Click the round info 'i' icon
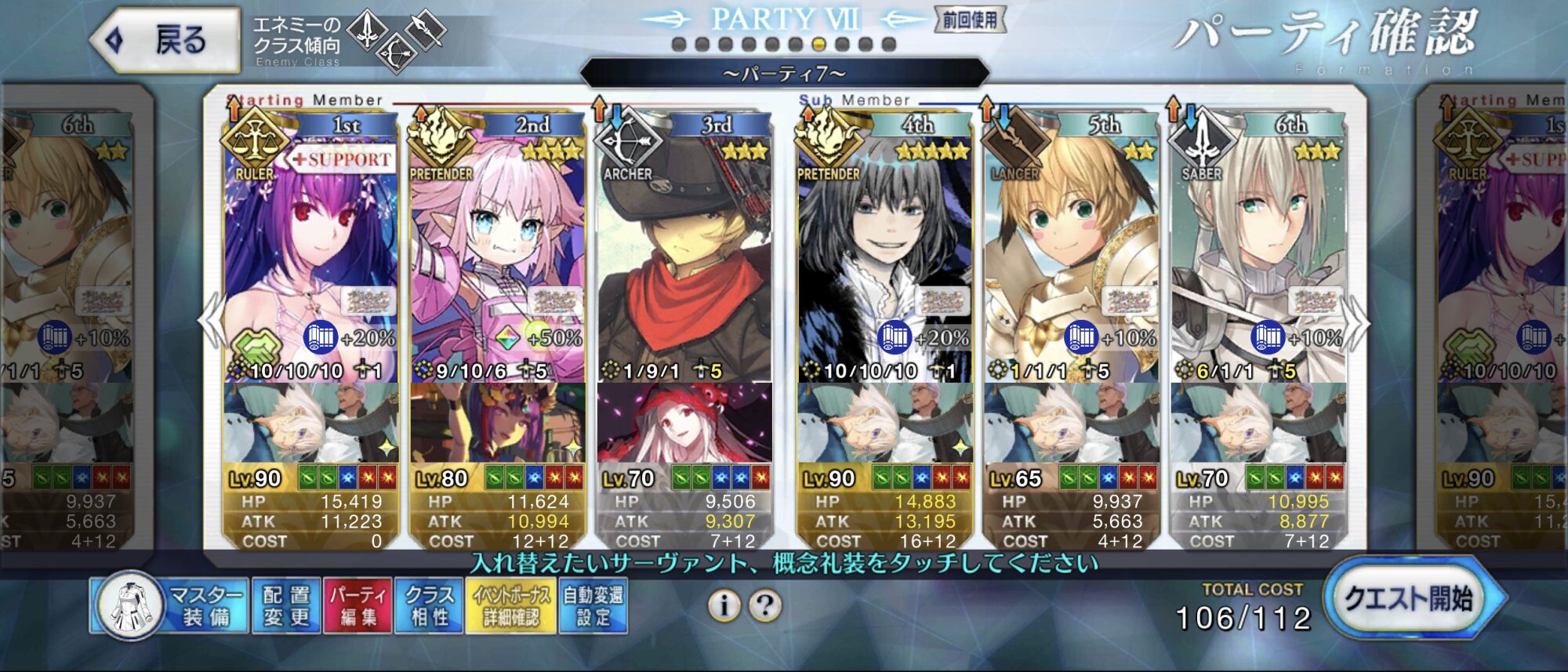The image size is (1568, 672). coord(724,605)
